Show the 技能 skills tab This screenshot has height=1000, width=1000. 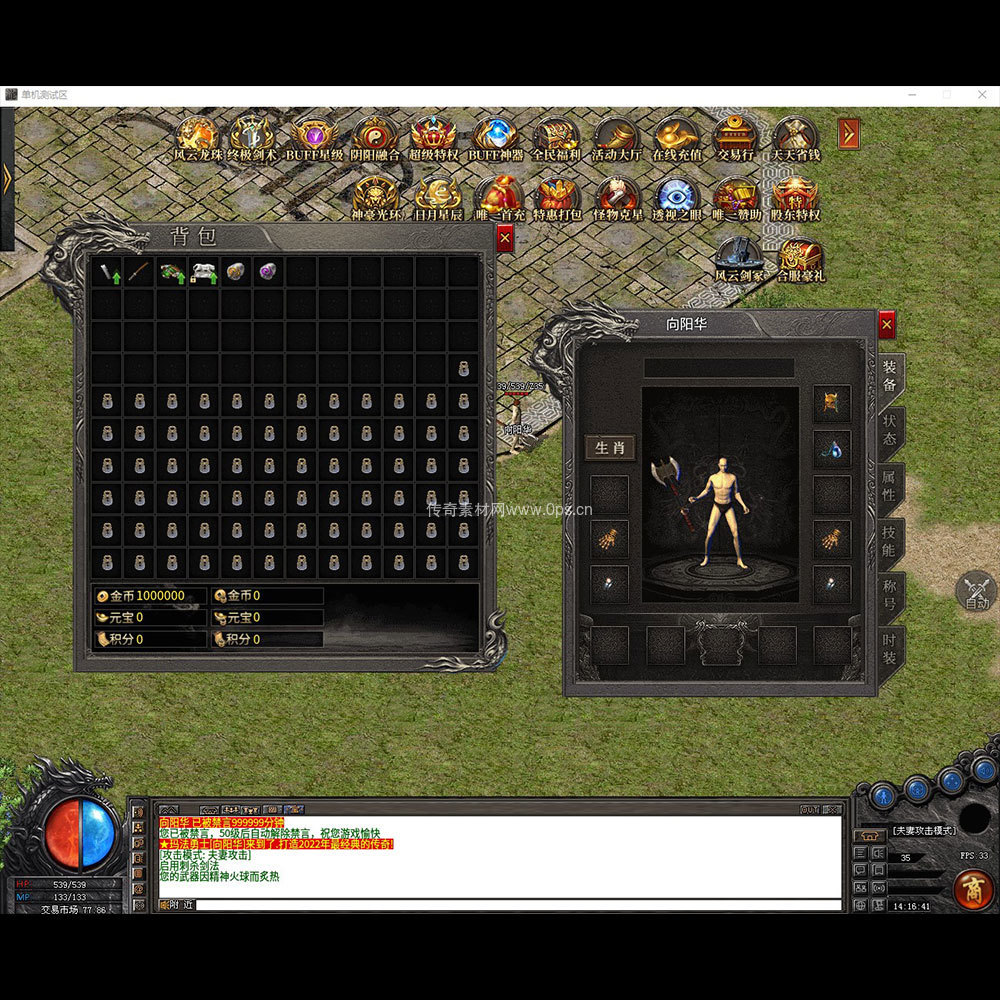[x=889, y=543]
